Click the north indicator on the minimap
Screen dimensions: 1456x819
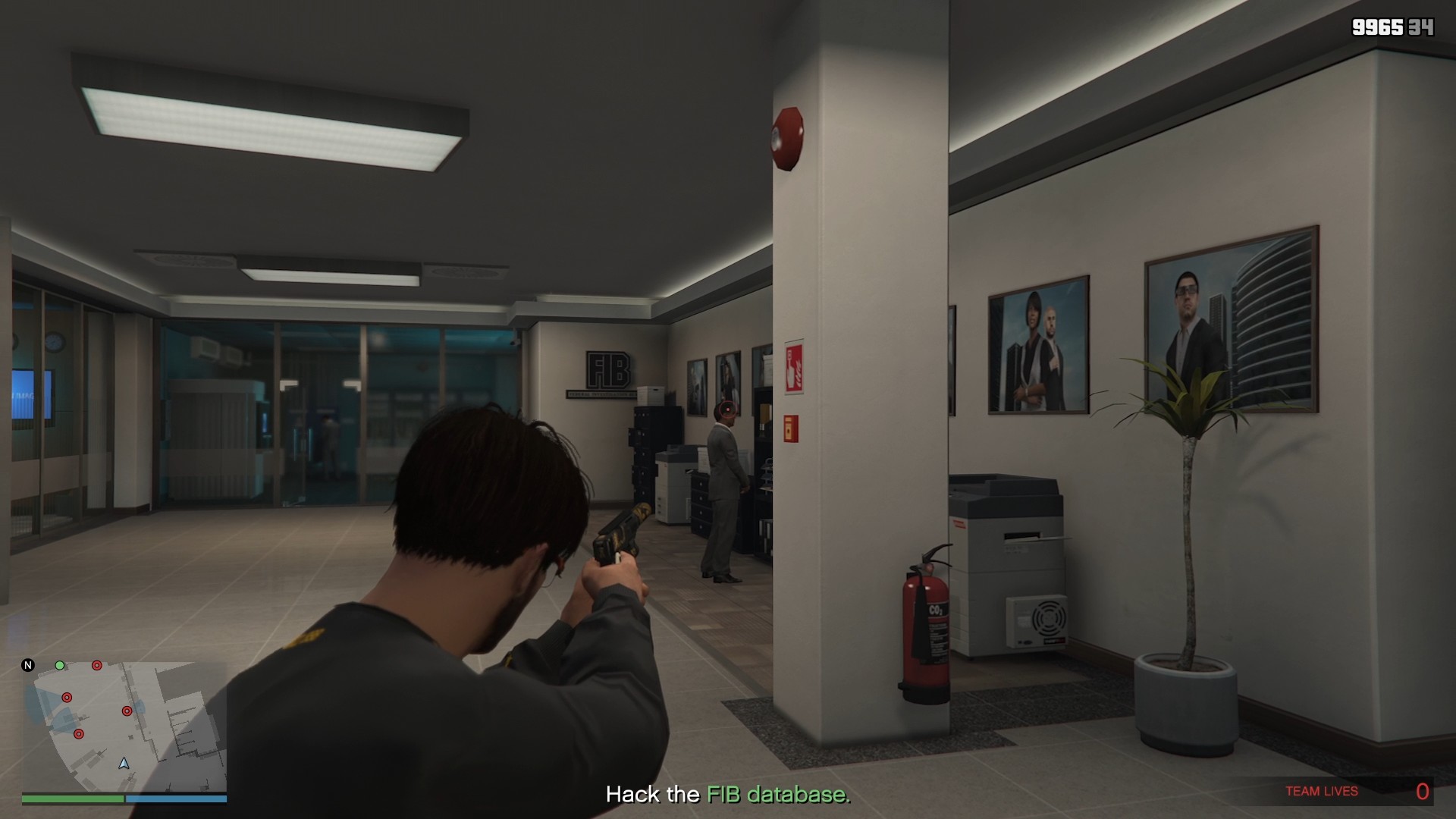[27, 665]
